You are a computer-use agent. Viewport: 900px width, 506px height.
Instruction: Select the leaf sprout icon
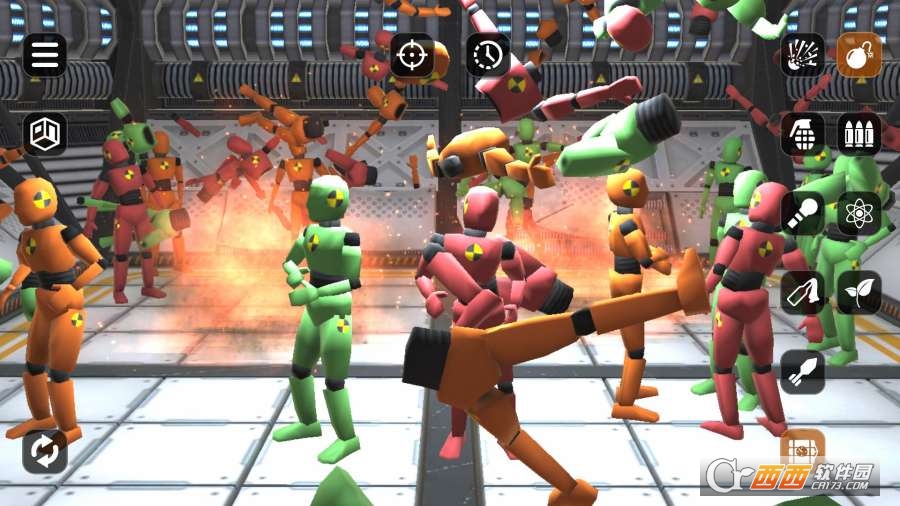coord(859,292)
